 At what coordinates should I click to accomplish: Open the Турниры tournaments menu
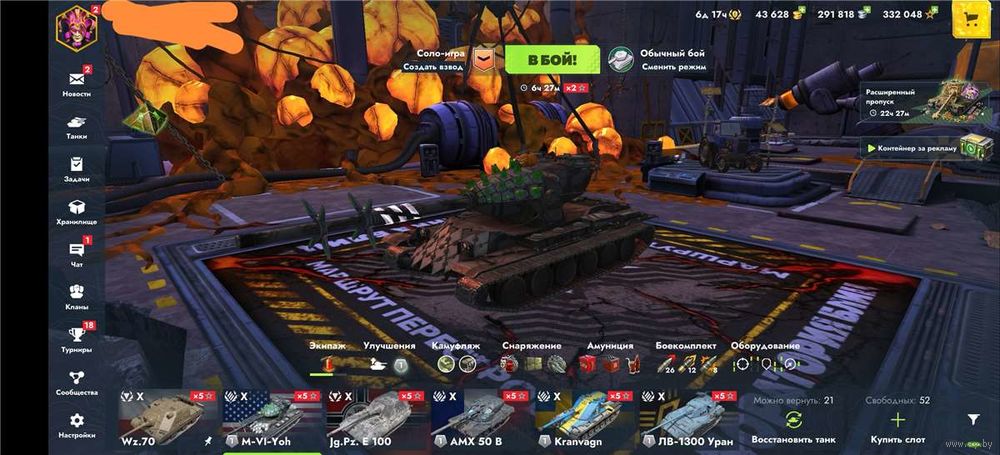click(76, 339)
